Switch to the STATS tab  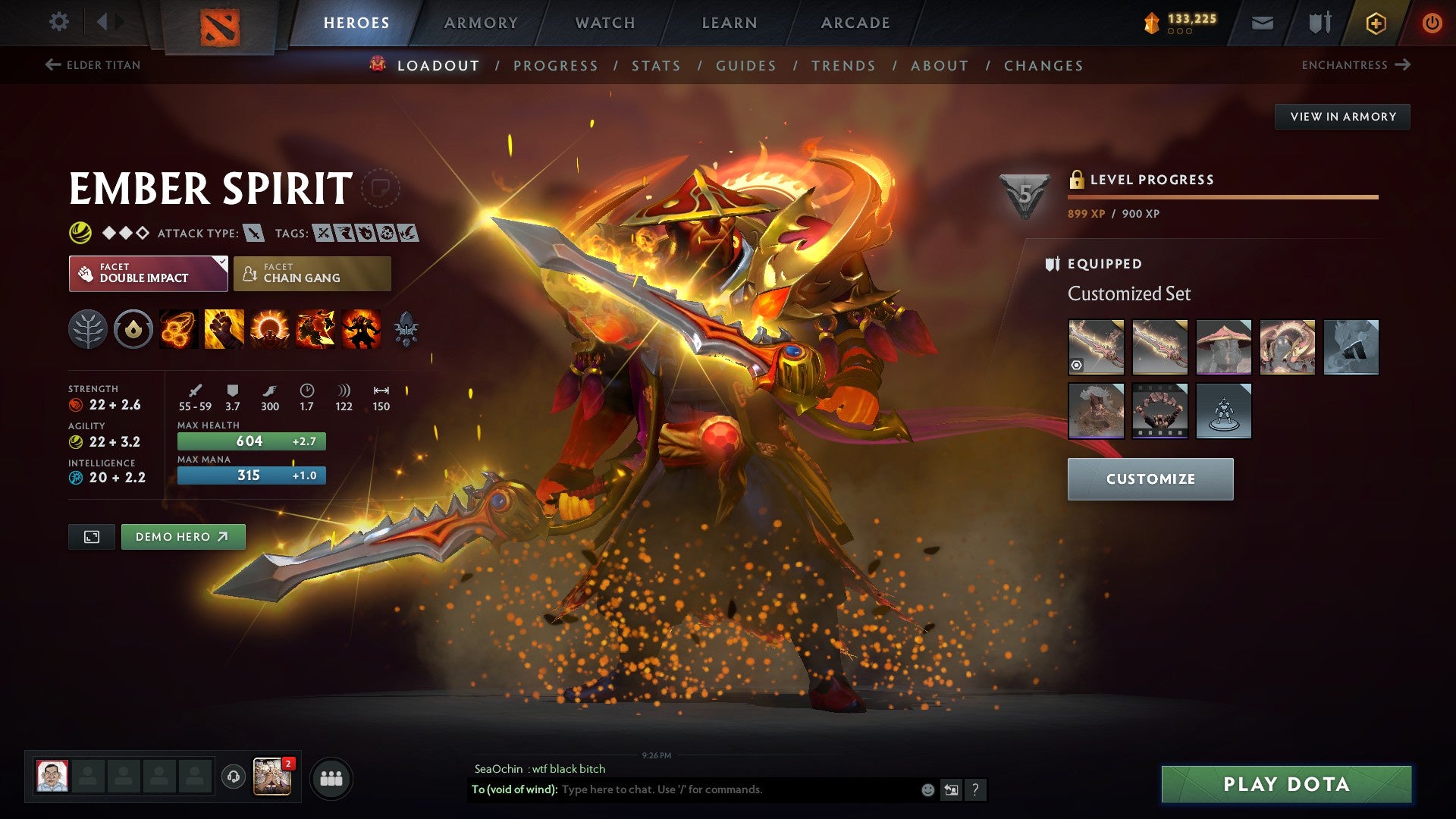tap(657, 66)
